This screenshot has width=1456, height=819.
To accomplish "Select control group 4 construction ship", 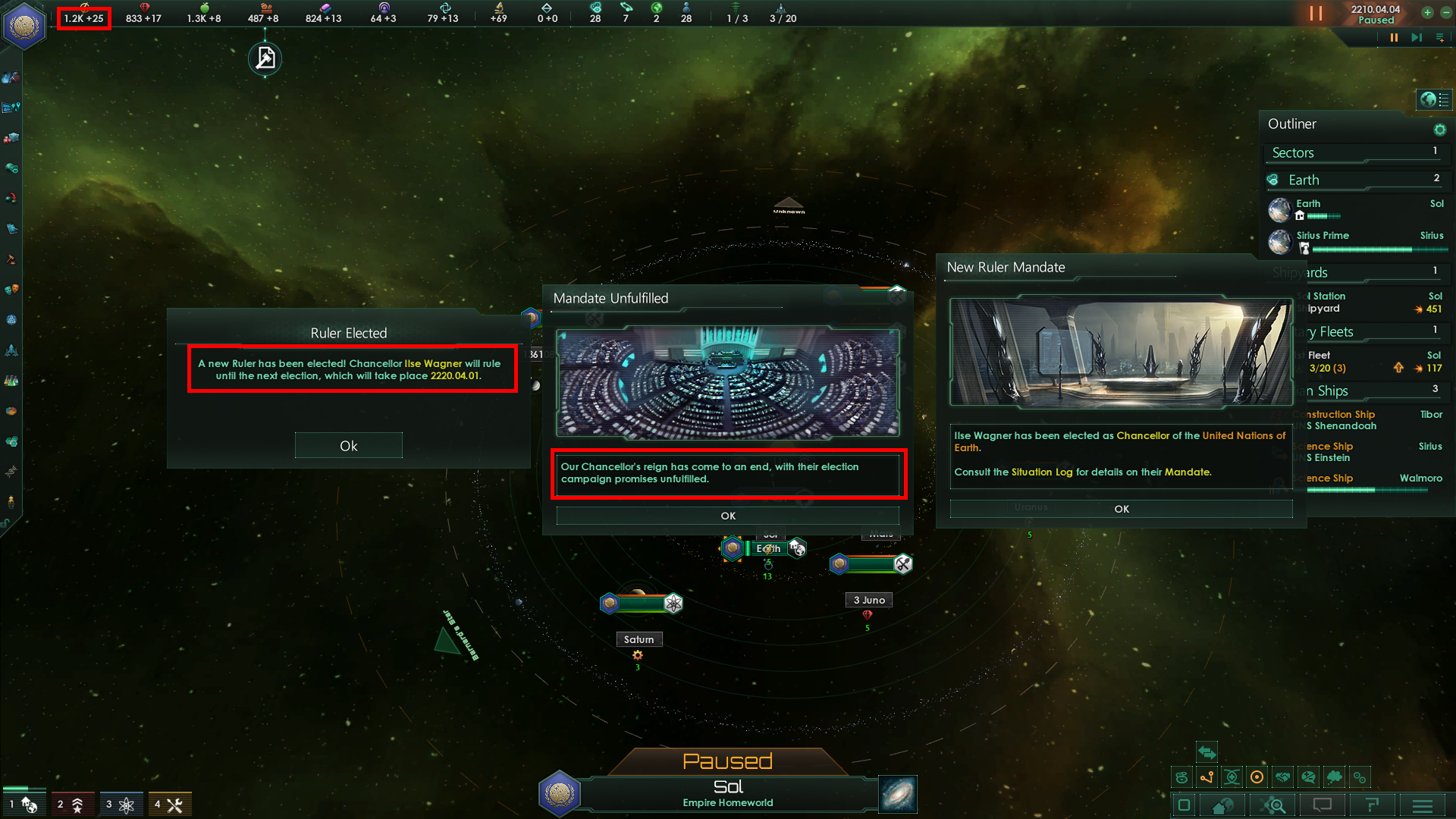I will [169, 804].
